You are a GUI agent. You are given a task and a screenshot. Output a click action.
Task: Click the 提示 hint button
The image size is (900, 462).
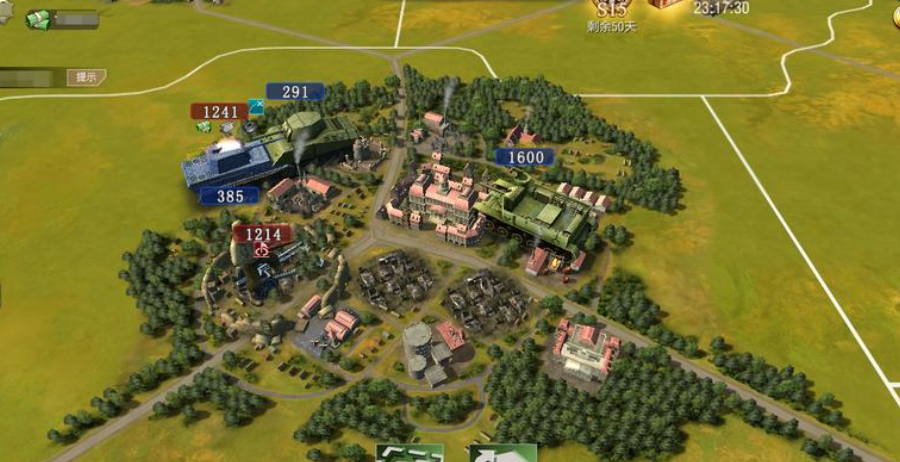tap(85, 77)
